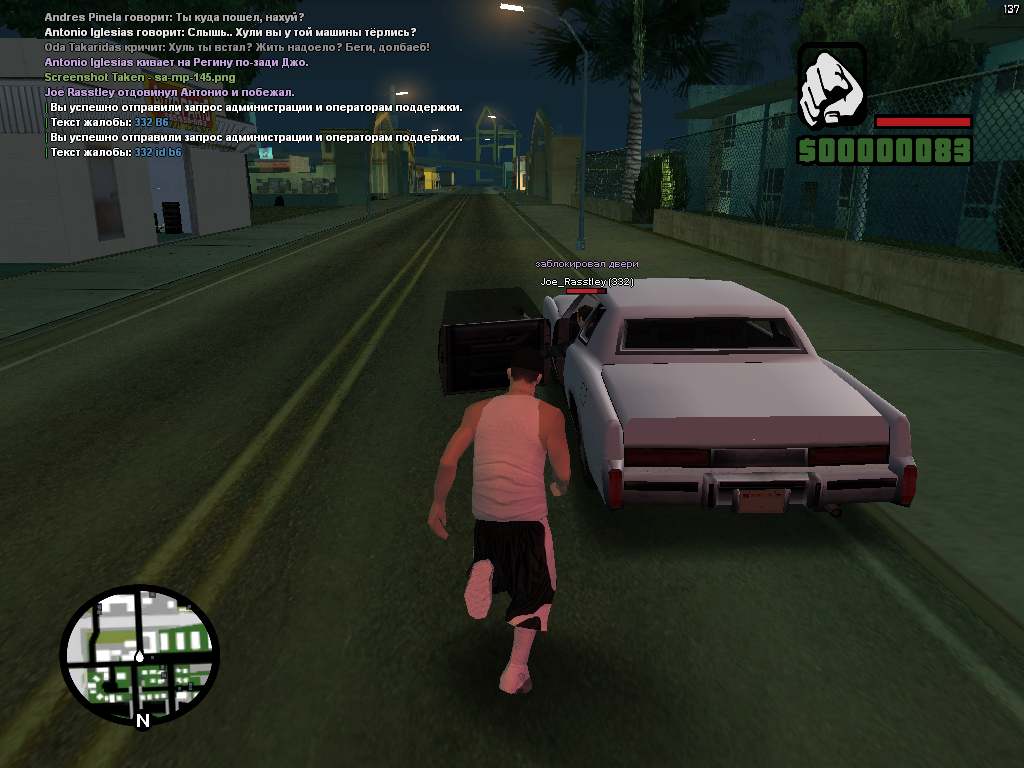Image resolution: width=1024 pixels, height=768 pixels.
Task: Select the Joe_Rasstley player name tag
Action: tap(586, 282)
